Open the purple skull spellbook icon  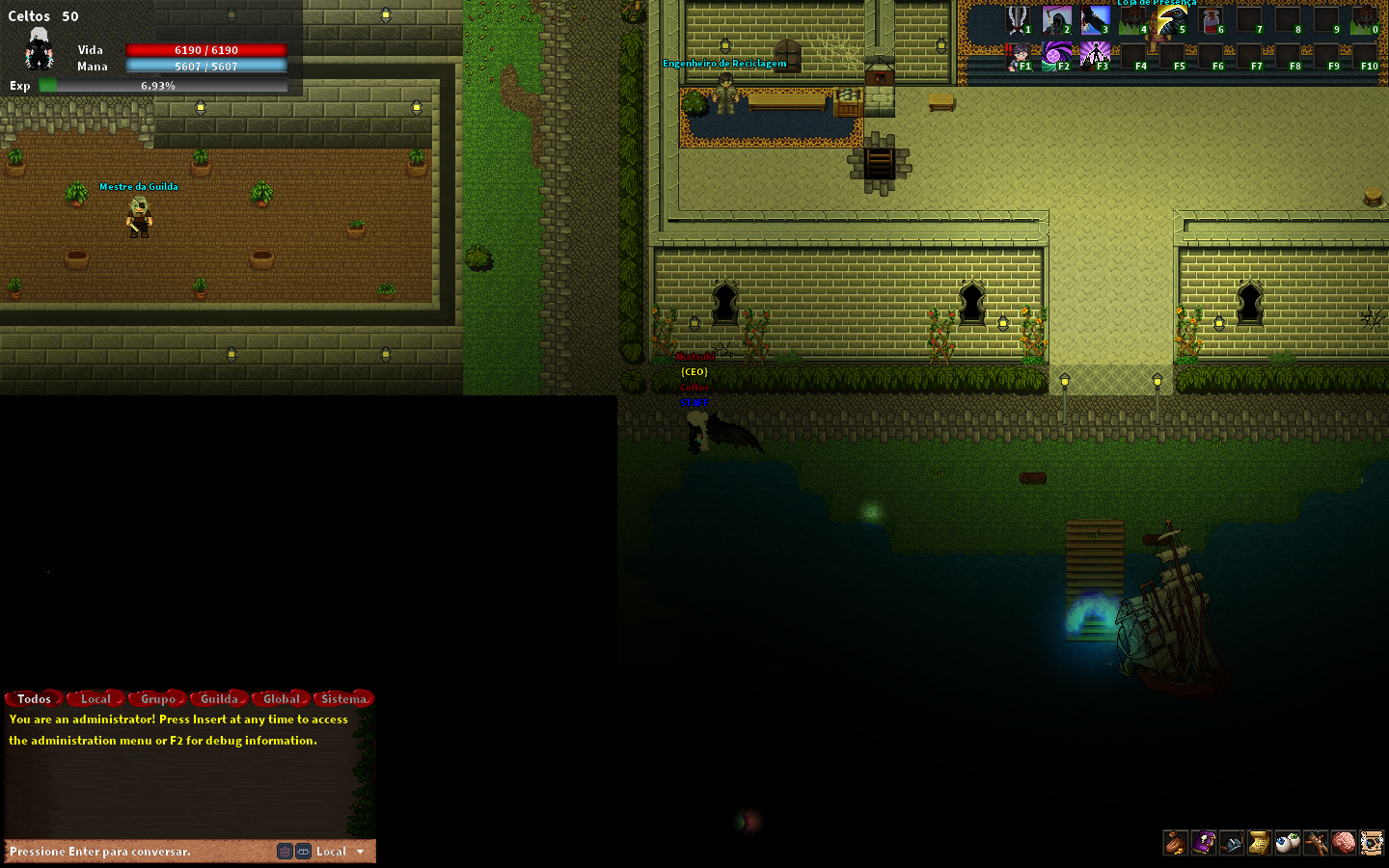(1203, 843)
